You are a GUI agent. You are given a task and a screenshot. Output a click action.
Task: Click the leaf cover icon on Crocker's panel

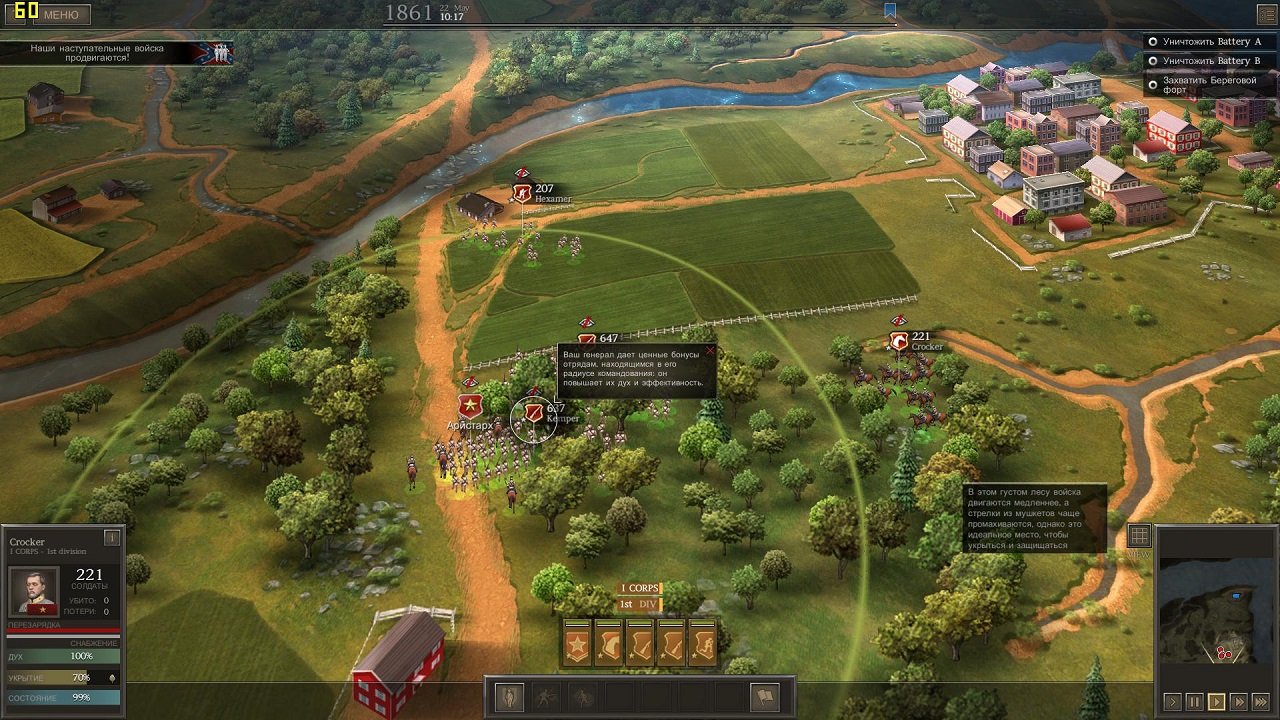click(x=111, y=678)
